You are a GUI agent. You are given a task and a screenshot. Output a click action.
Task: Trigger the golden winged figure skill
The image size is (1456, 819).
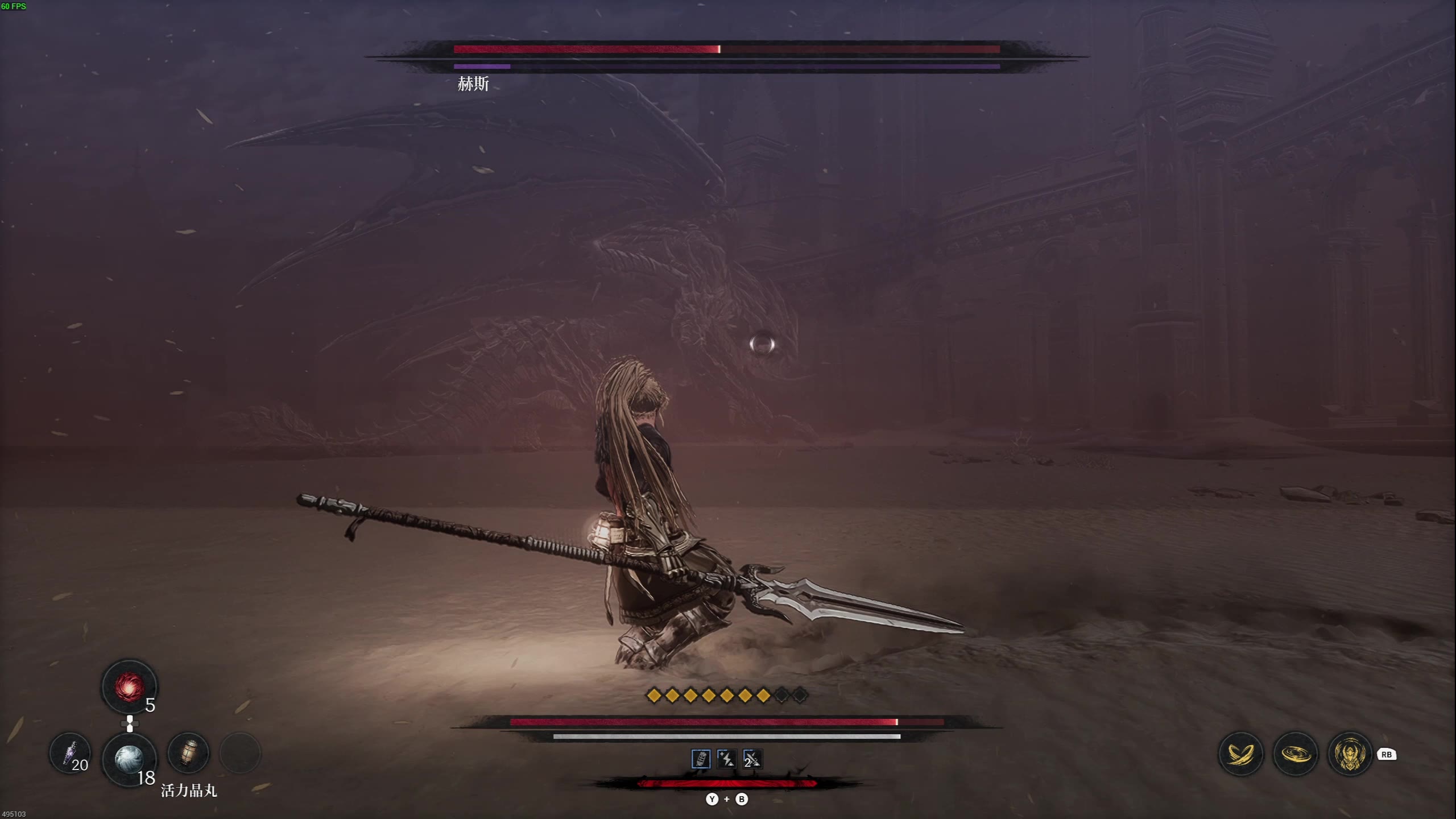tap(1350, 754)
